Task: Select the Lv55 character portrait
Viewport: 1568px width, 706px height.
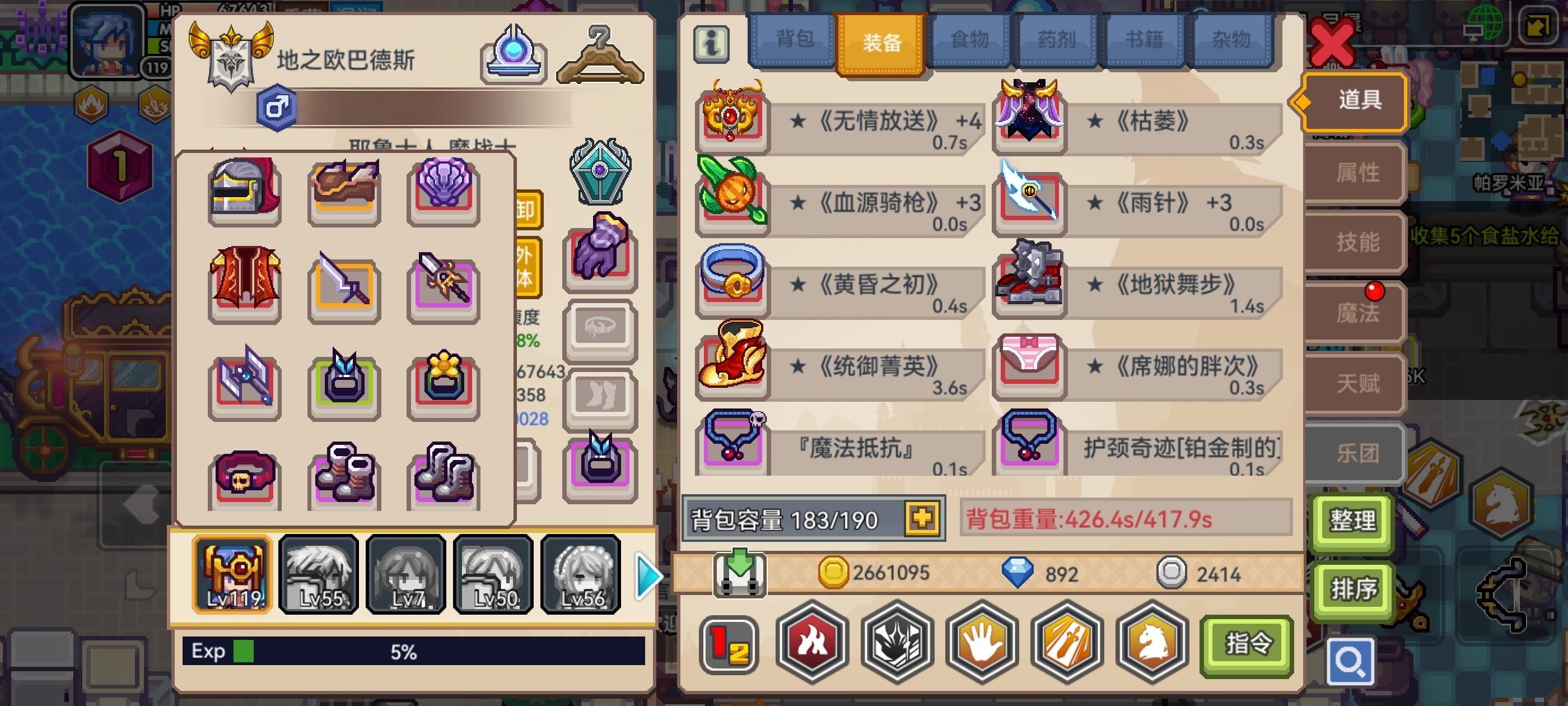Action: tap(318, 574)
